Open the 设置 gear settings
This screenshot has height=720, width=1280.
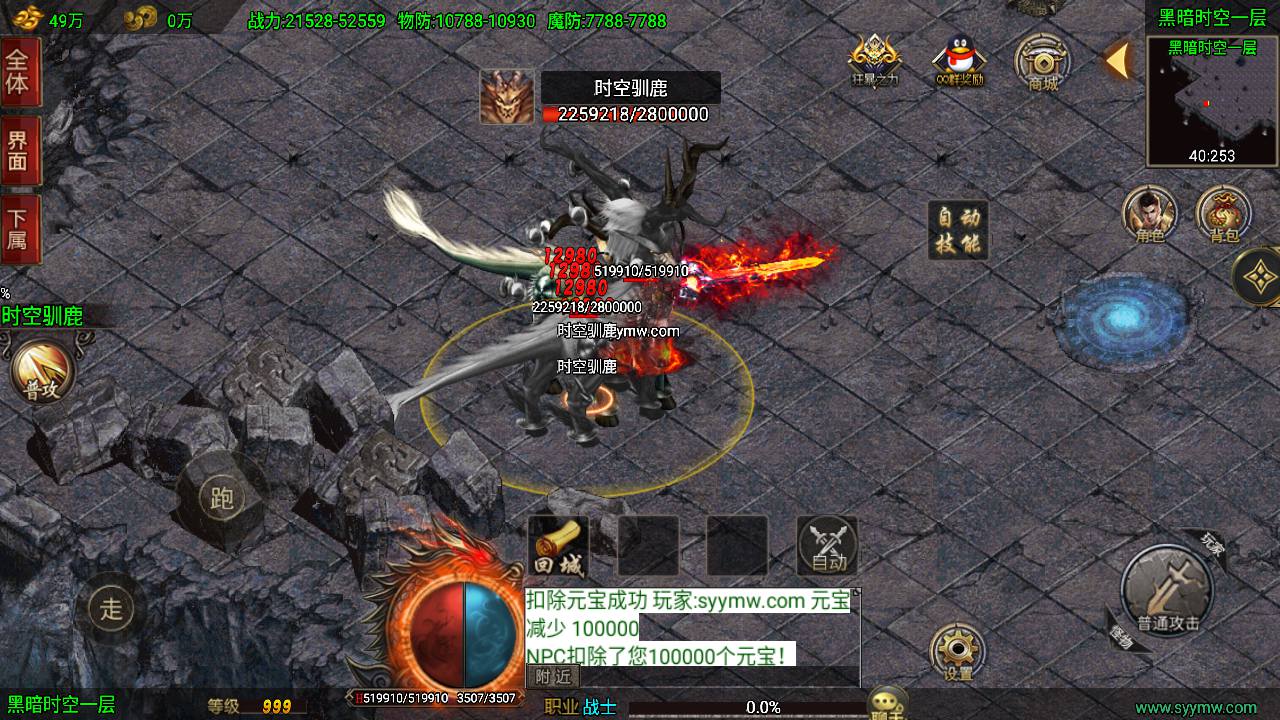(x=958, y=652)
